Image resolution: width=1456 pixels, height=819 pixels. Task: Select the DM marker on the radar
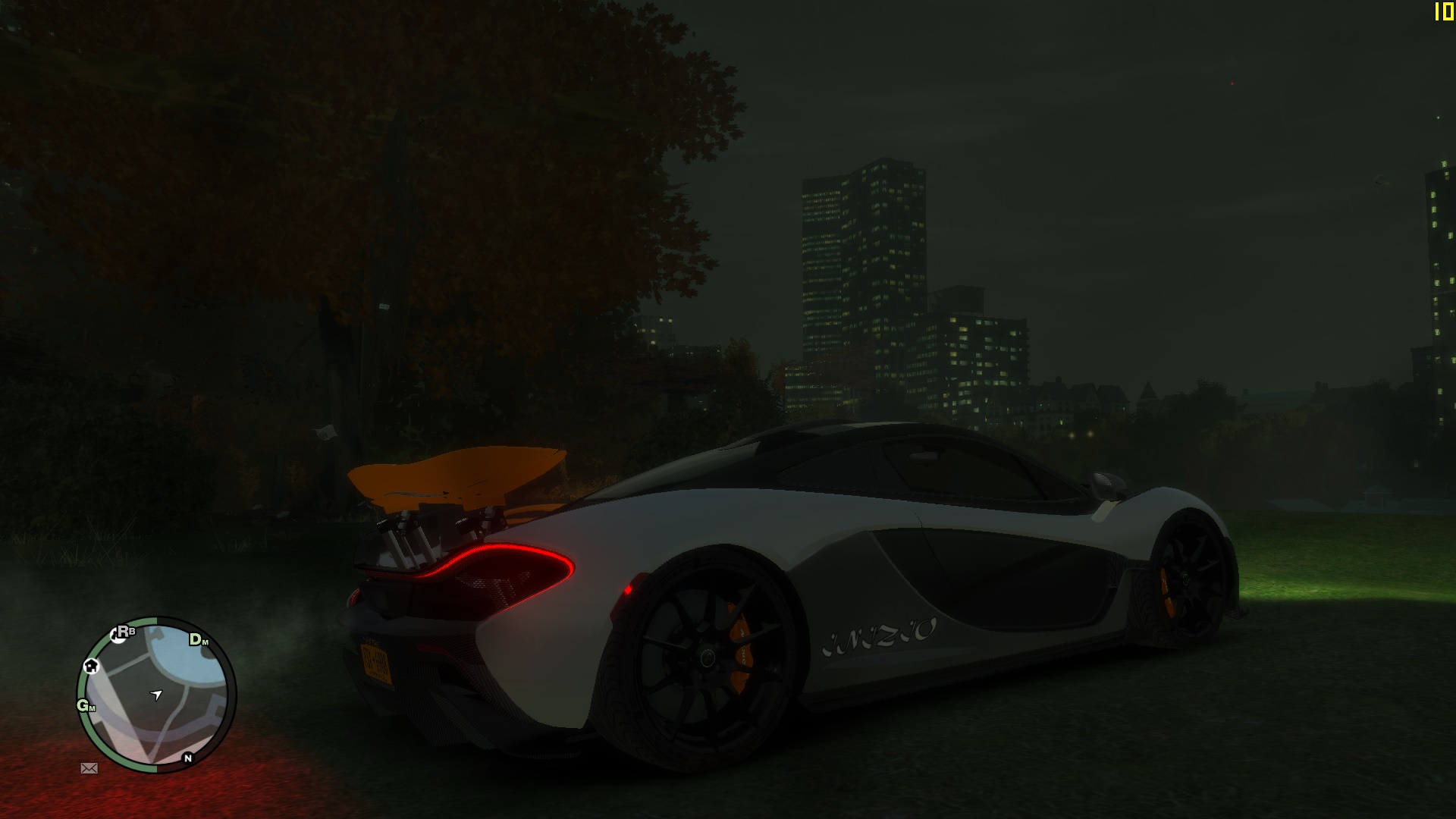click(x=198, y=639)
